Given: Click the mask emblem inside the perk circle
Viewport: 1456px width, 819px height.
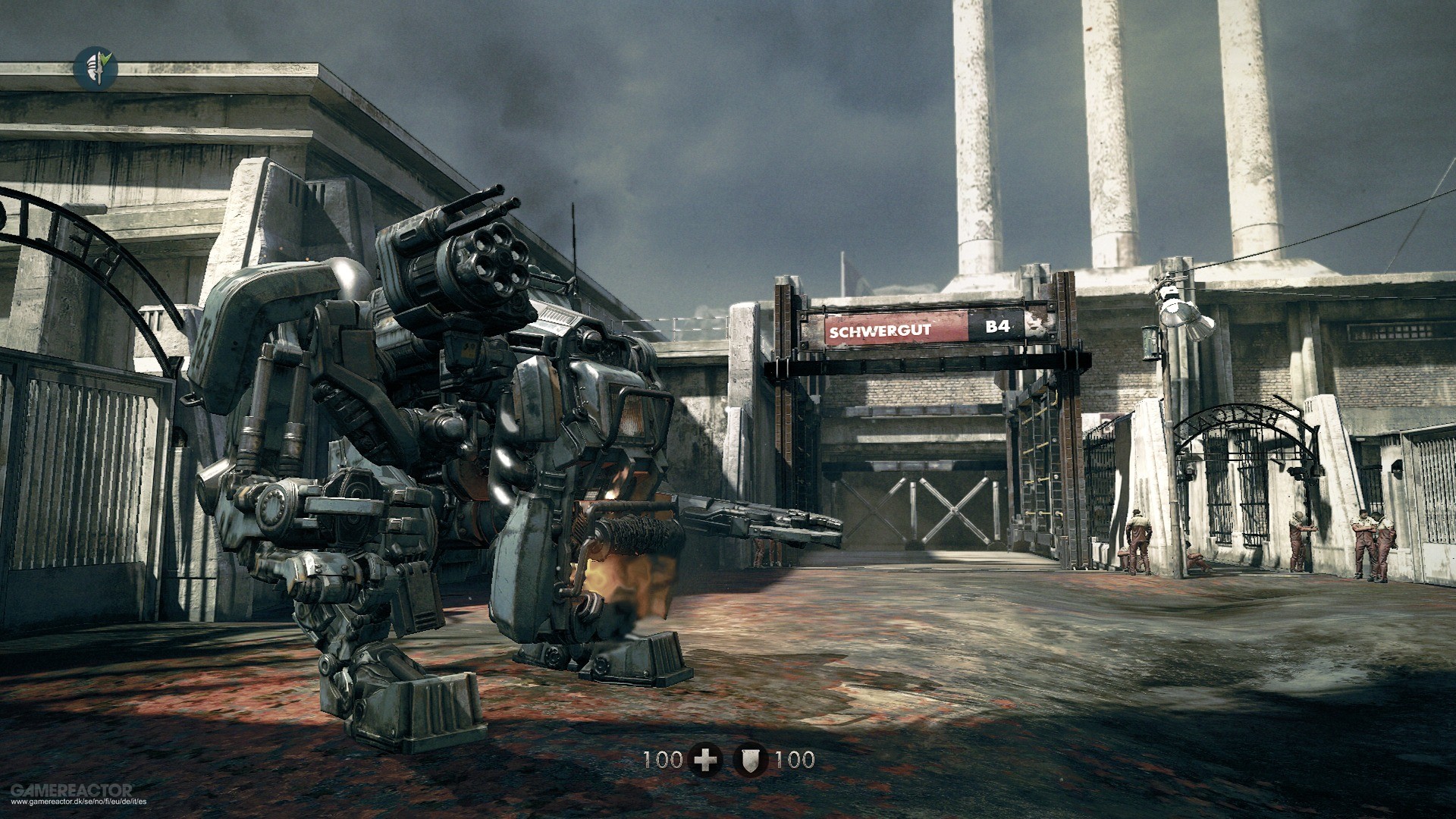Looking at the screenshot, I should tap(92, 67).
